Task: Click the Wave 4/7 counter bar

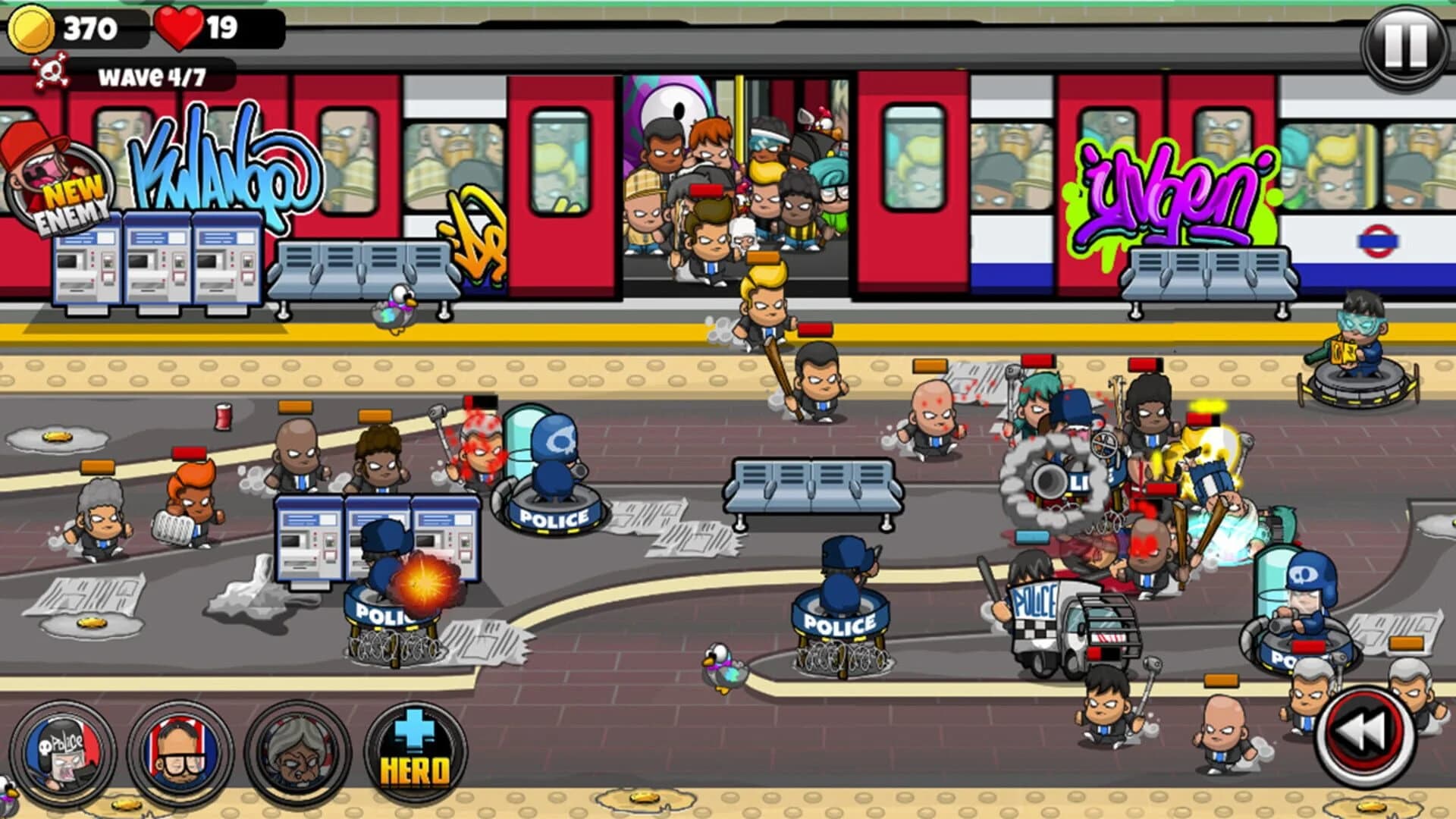Action: pyautogui.click(x=152, y=74)
